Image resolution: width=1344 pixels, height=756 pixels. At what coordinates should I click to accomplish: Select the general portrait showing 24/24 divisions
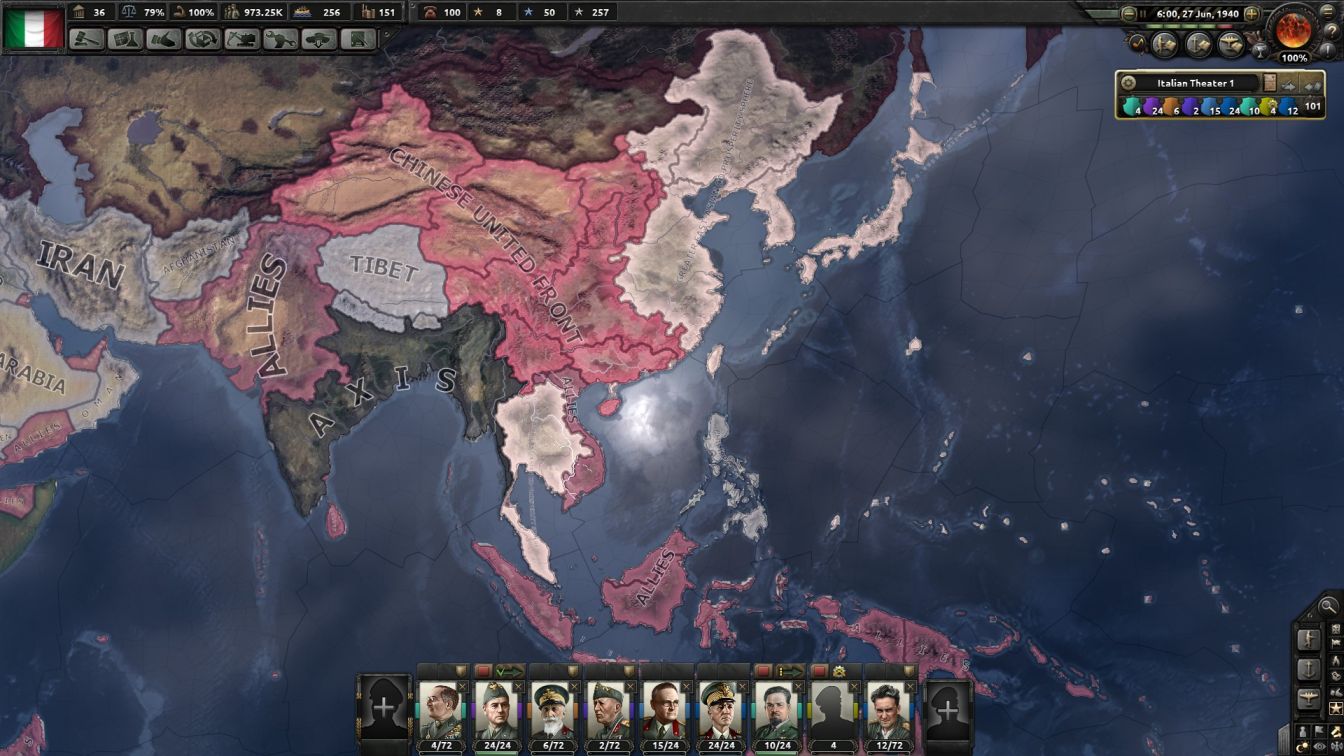(x=496, y=715)
